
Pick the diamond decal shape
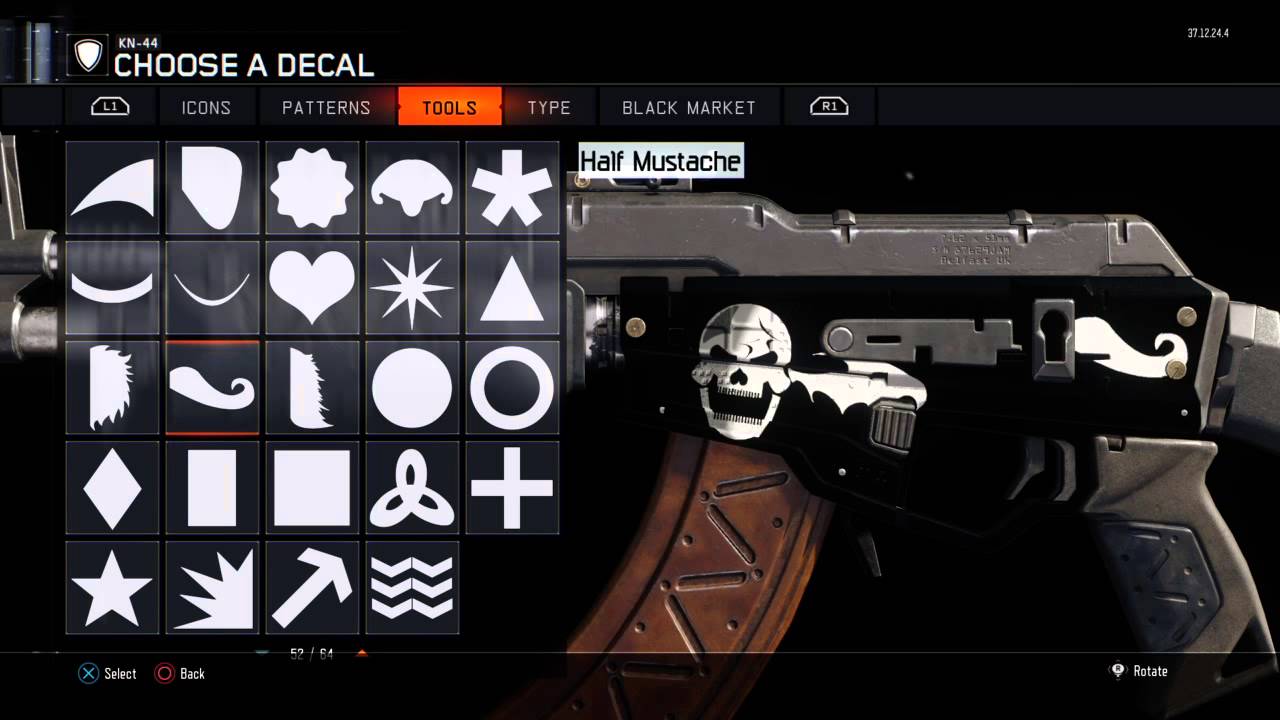(x=111, y=488)
